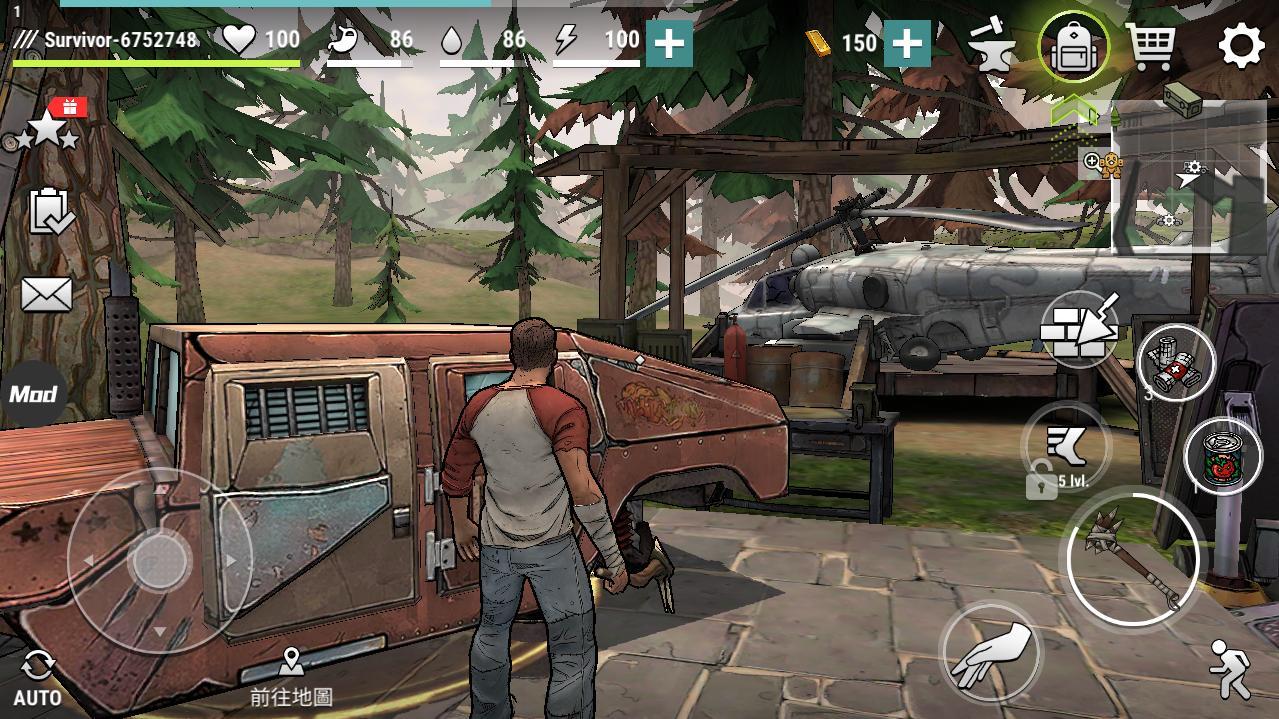This screenshot has width=1279, height=719.
Task: Open the anvil crafting menu
Action: [x=992, y=46]
